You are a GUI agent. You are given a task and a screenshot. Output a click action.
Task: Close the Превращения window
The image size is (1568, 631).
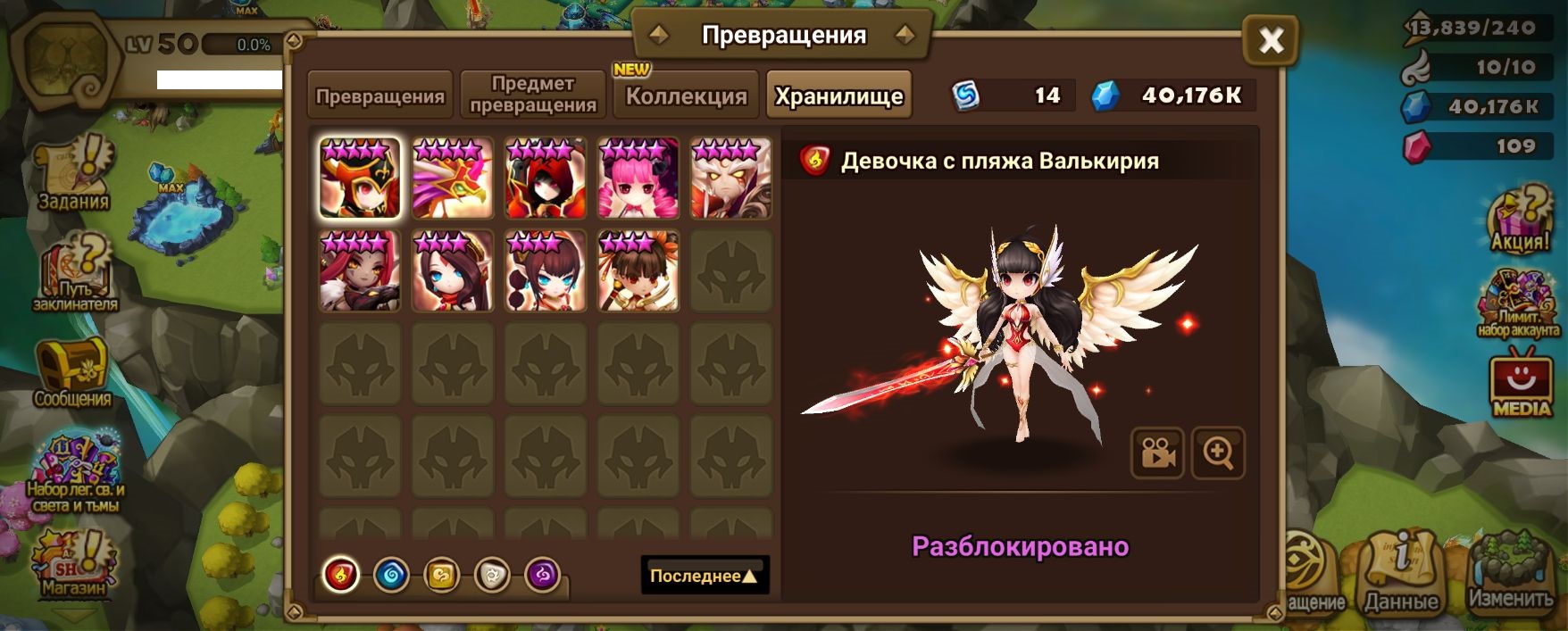(x=1270, y=40)
